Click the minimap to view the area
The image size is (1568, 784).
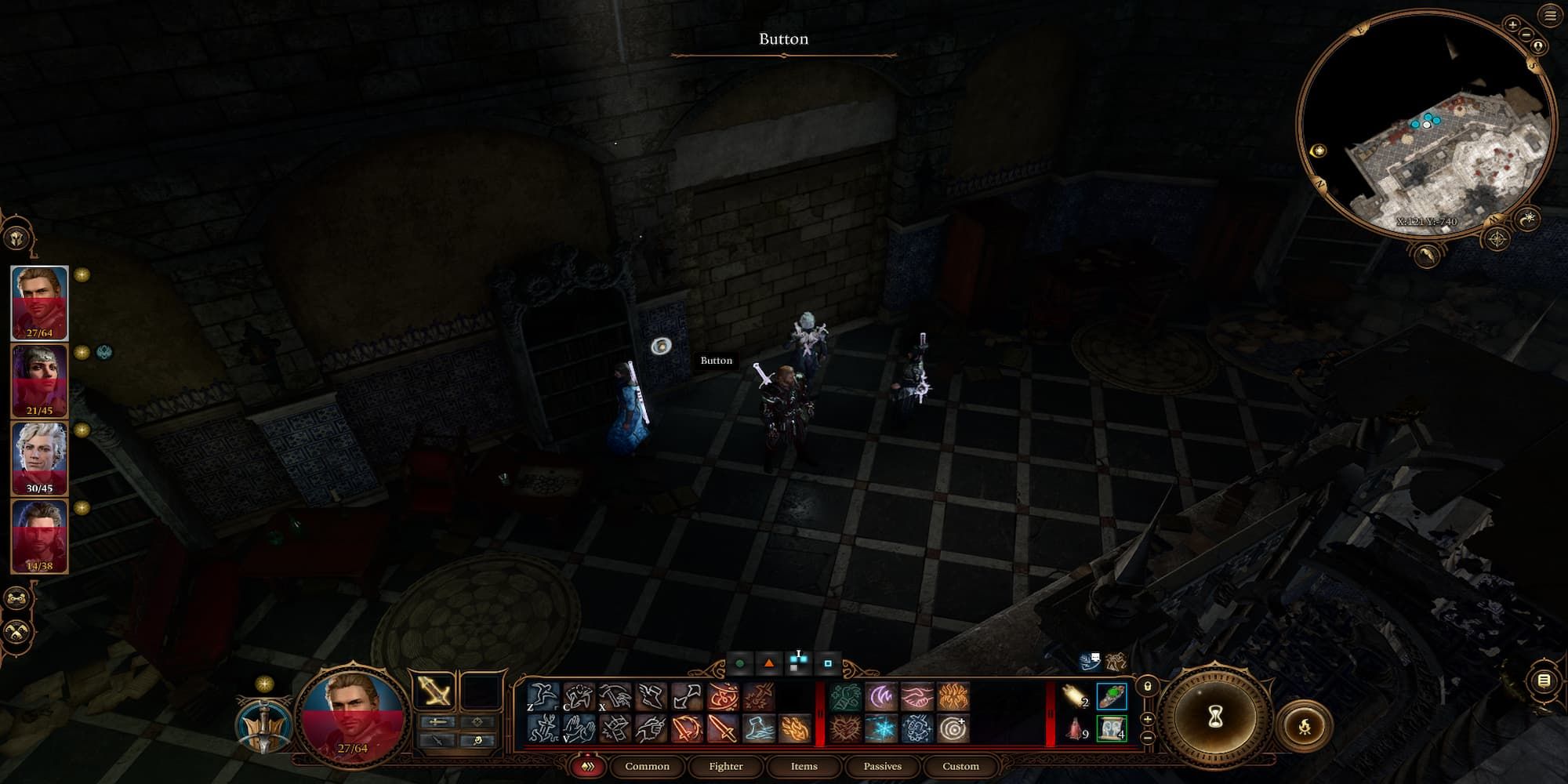click(x=1427, y=125)
